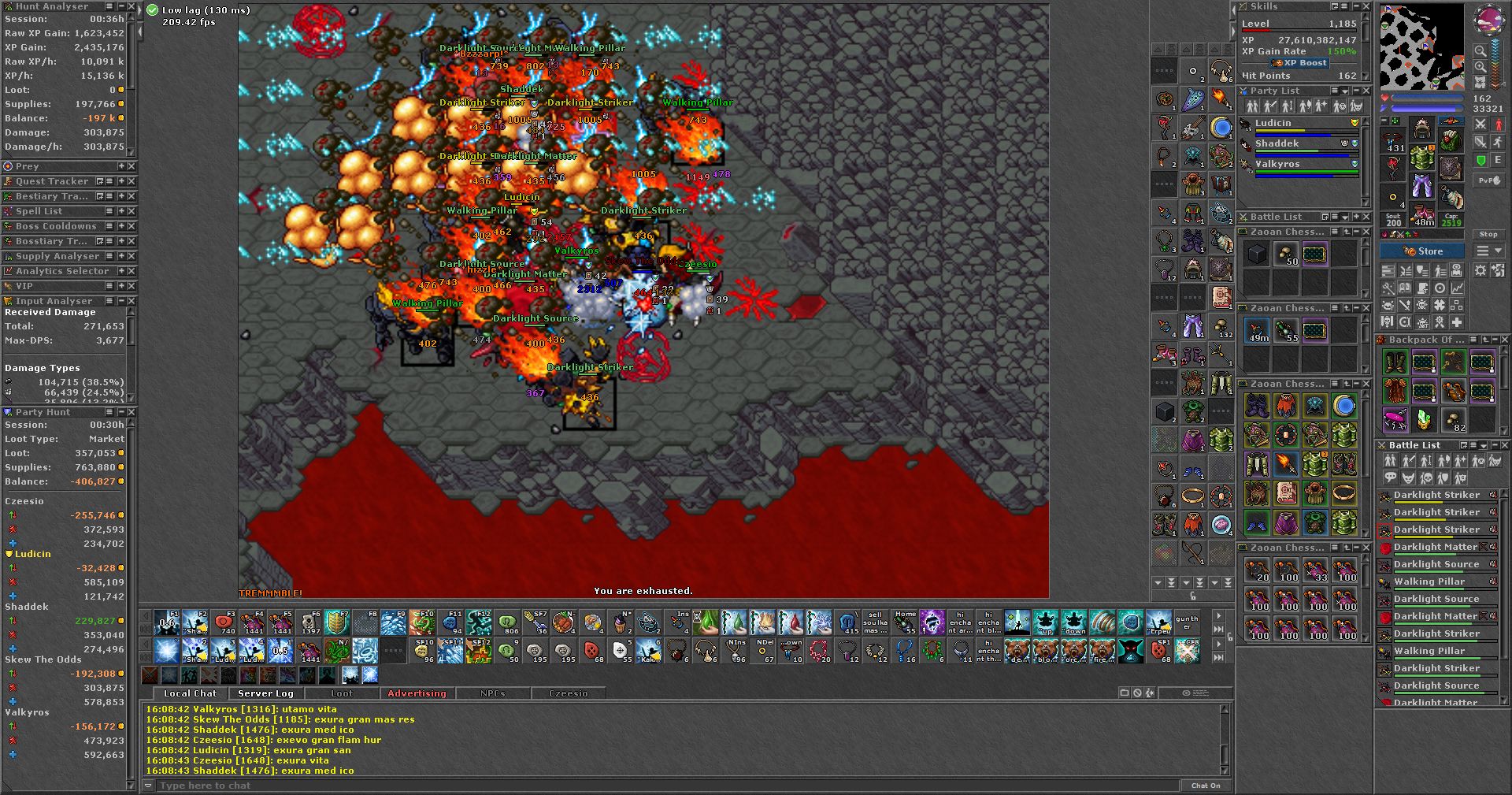Screen dimensions: 1512x795
Task: Switch to the Advertising channel tab
Action: 417,693
